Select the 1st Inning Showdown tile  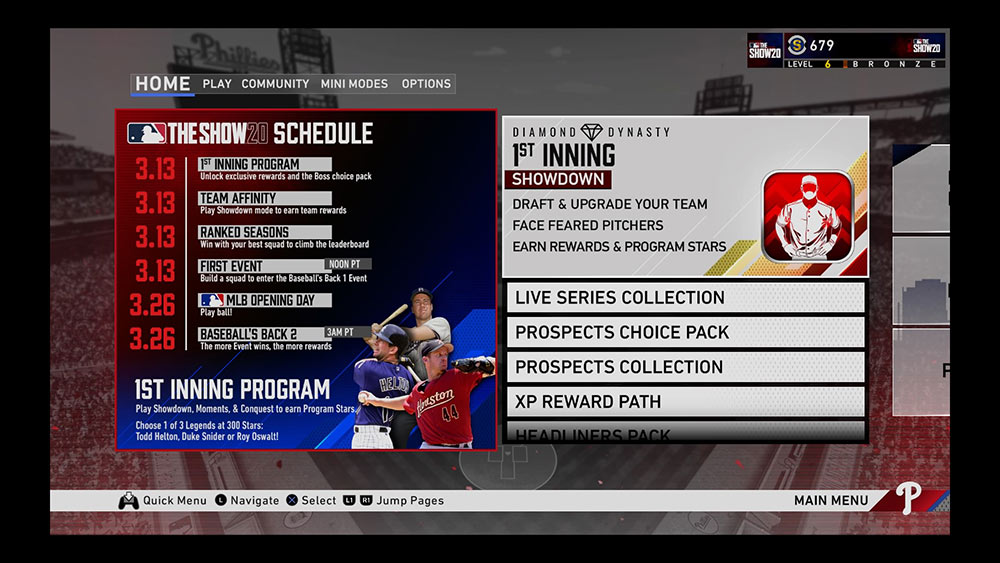(x=685, y=197)
